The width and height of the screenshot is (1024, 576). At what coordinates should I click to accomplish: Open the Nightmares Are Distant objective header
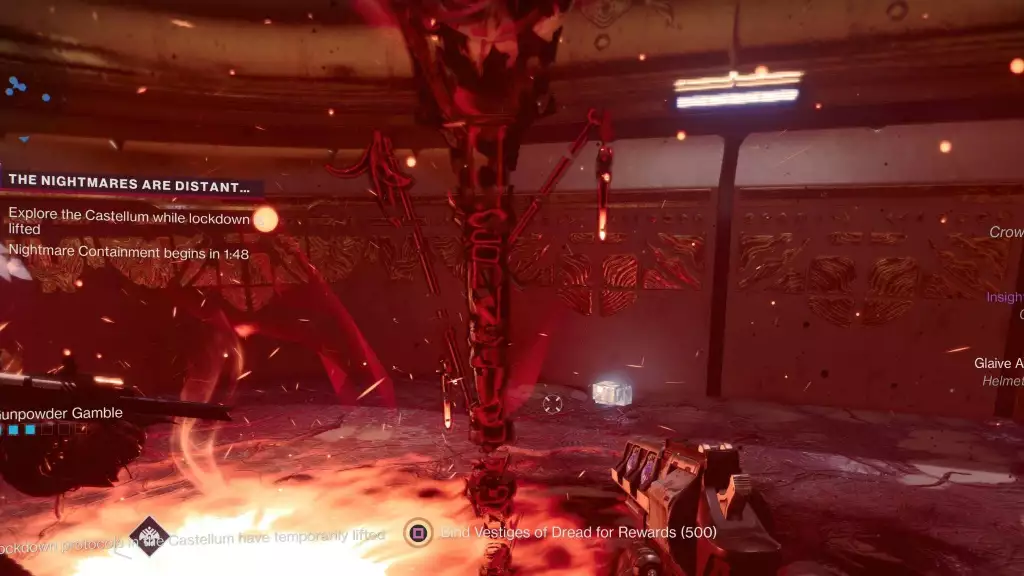(x=129, y=186)
